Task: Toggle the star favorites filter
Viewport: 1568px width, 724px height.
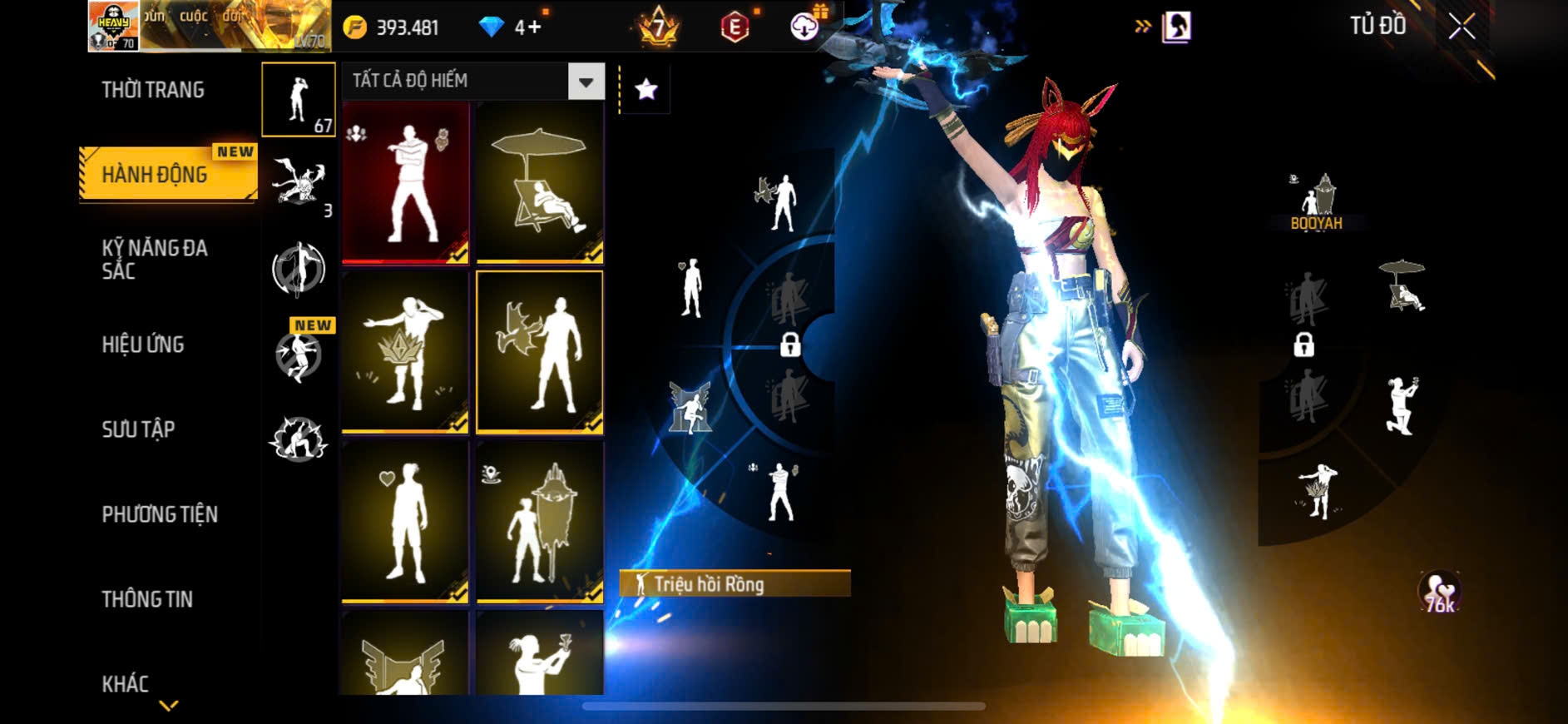Action: point(646,89)
